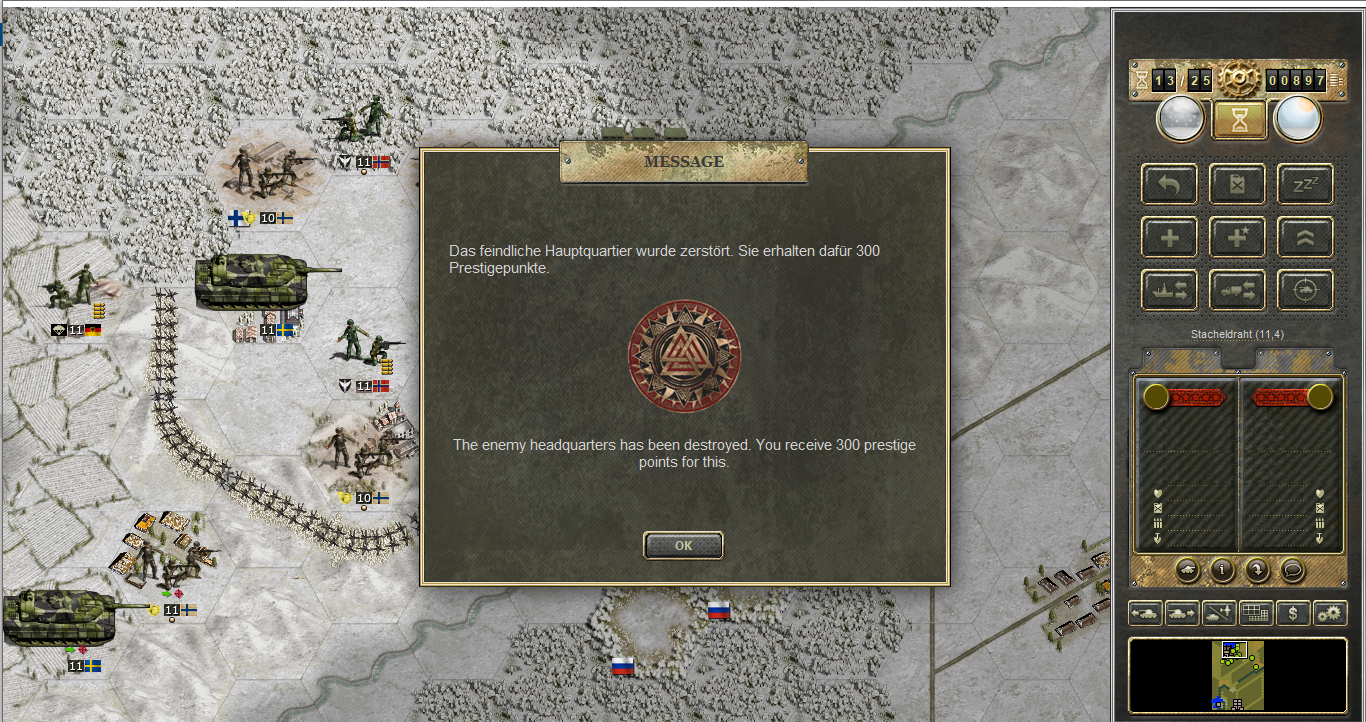
Task: Select the next unit with the right-arrow tank
Action: click(1183, 612)
